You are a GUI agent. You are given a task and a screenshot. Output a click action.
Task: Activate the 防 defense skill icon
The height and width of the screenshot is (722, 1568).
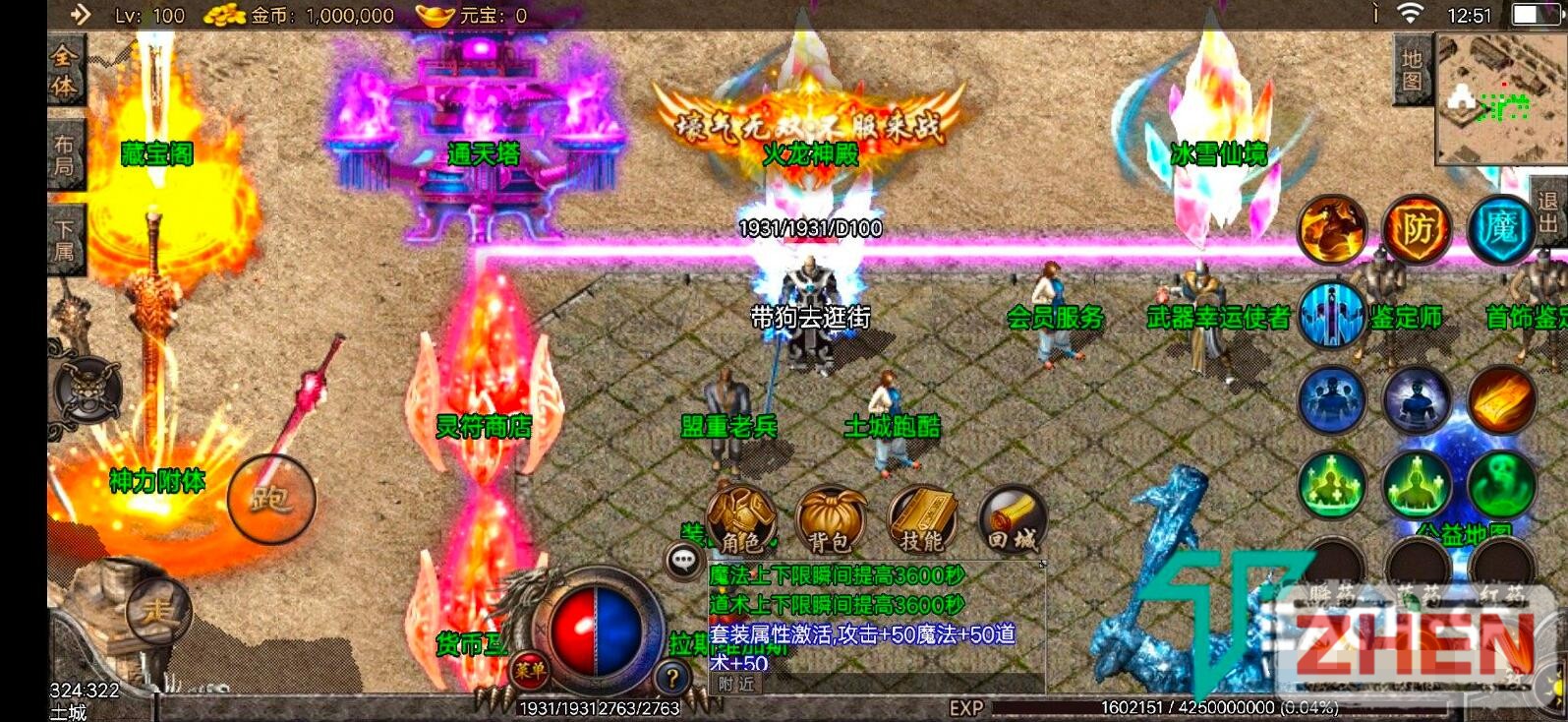[1417, 230]
